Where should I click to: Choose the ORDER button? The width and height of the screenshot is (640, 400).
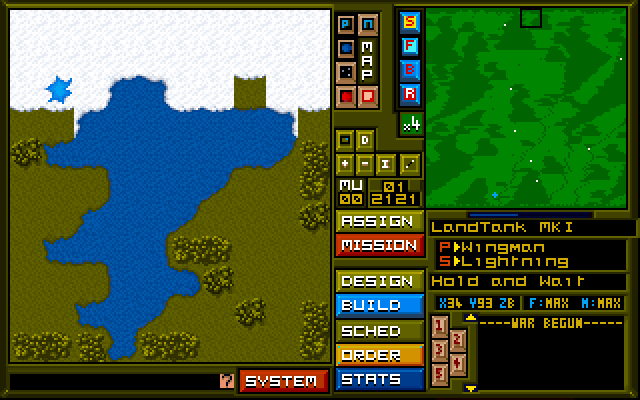tap(378, 354)
